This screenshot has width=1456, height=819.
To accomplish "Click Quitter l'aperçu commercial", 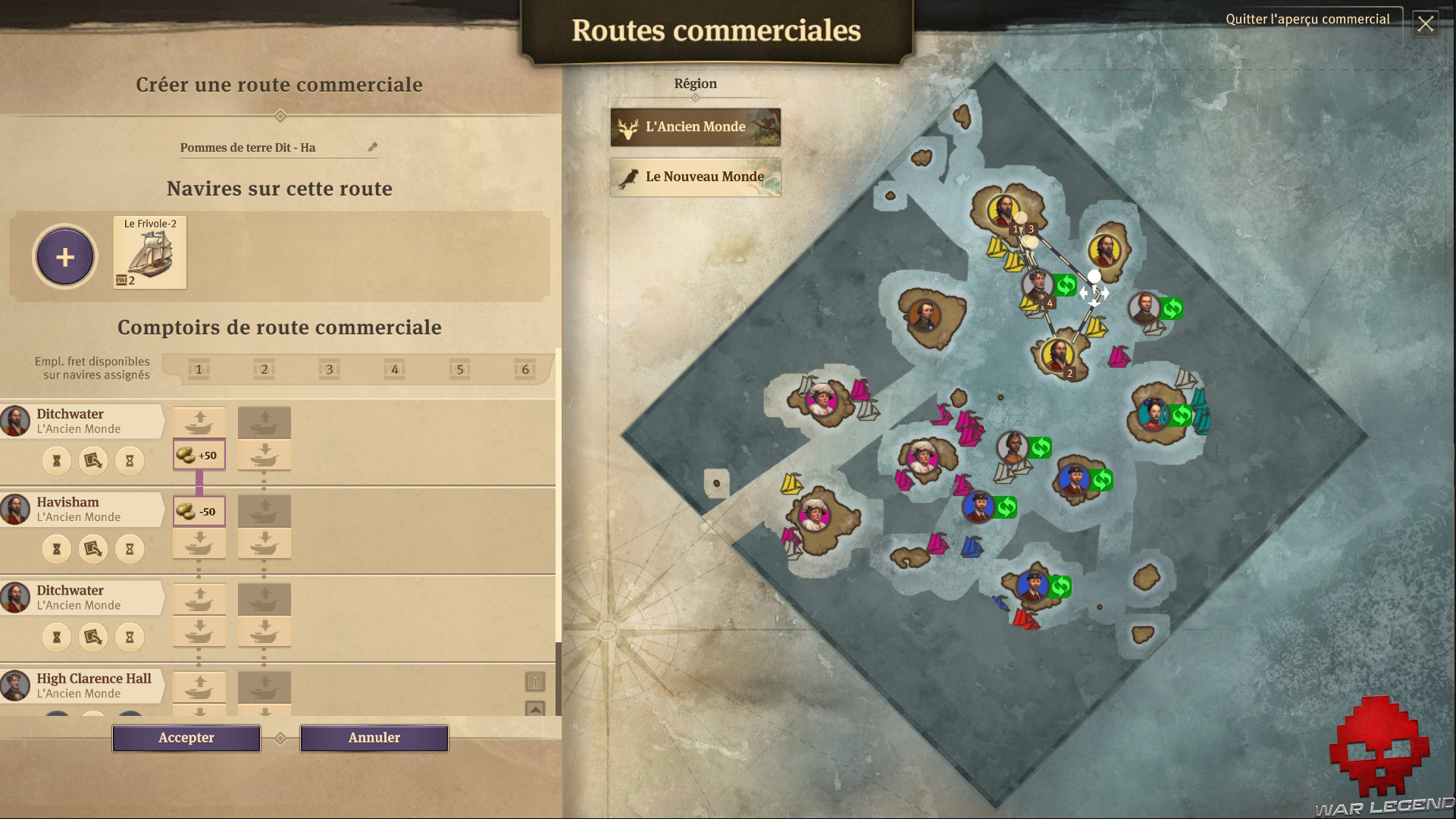I will [1307, 19].
